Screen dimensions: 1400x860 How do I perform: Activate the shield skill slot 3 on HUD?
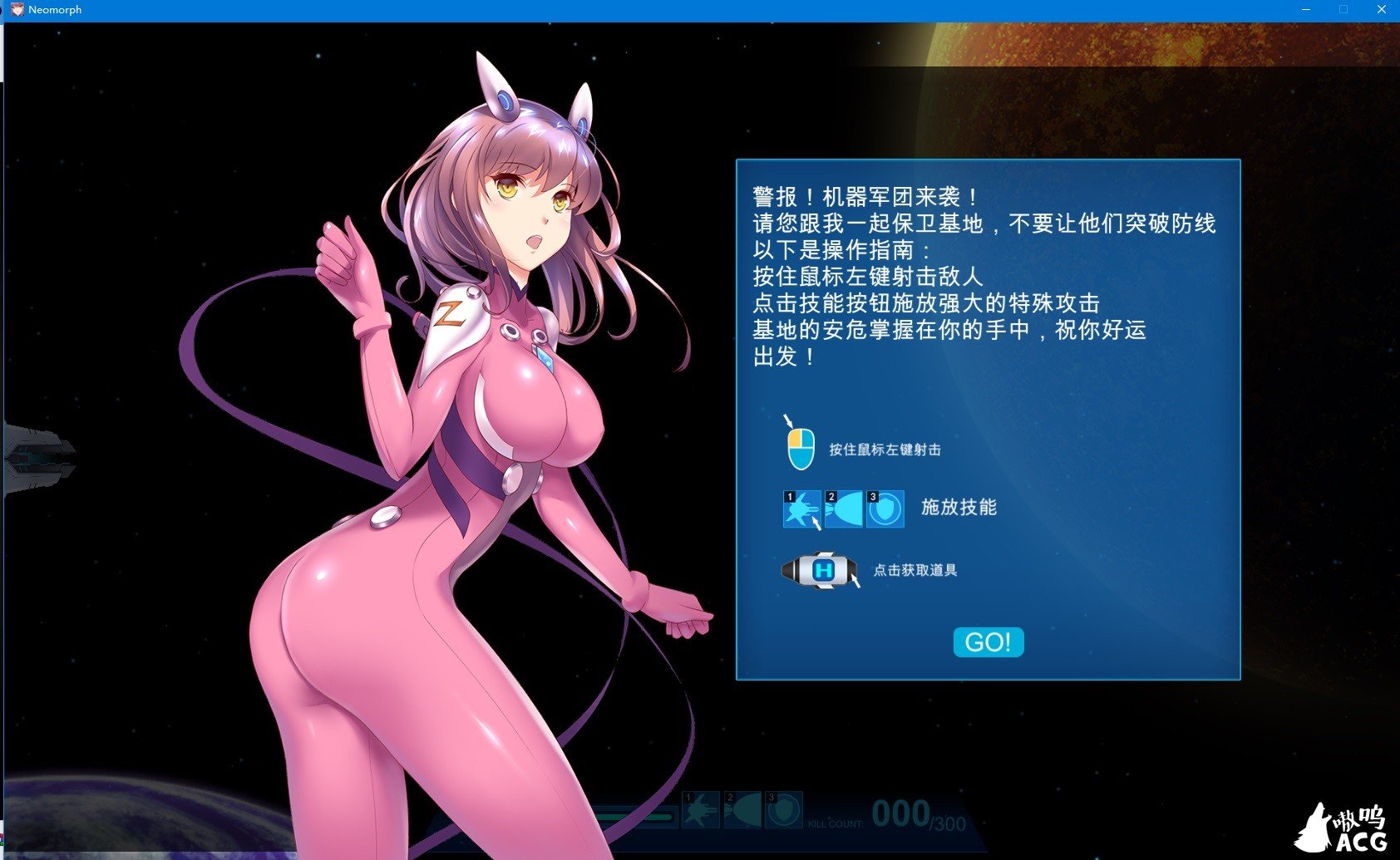pyautogui.click(x=782, y=811)
